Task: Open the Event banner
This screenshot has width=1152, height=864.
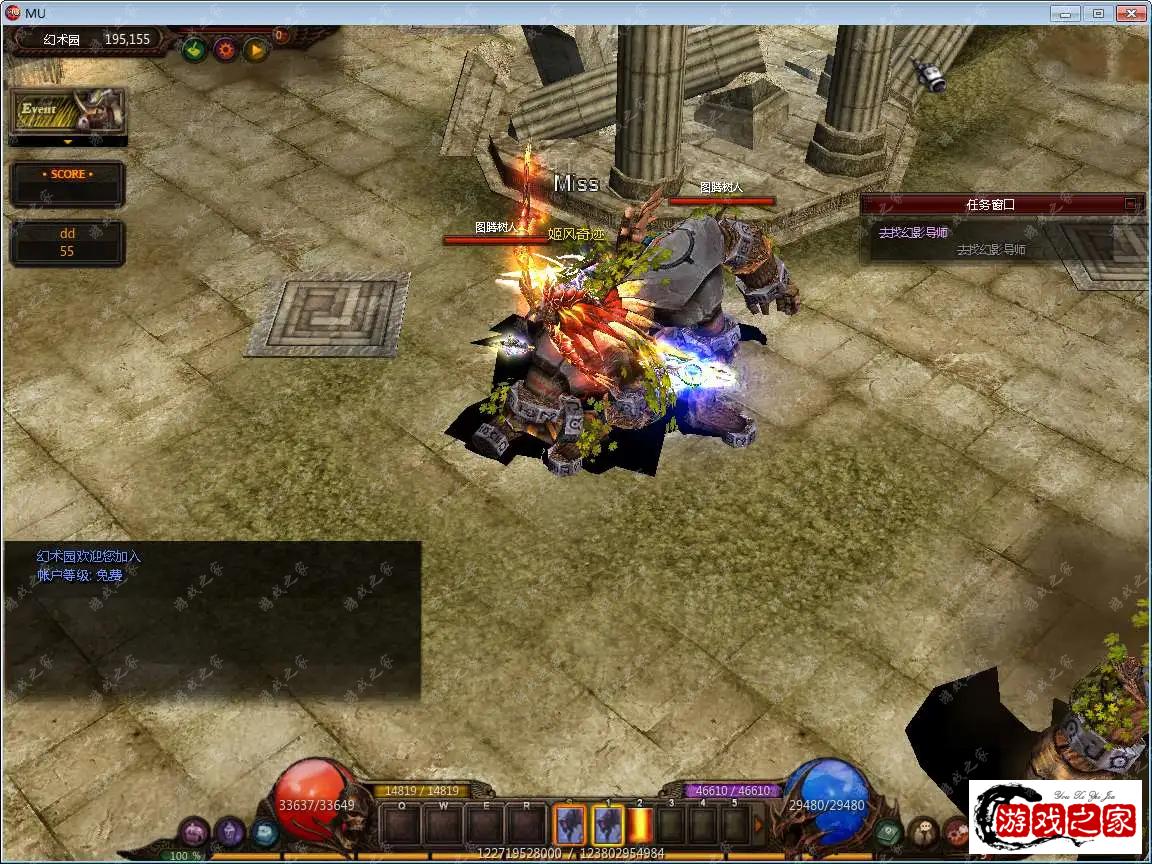Action: point(68,111)
